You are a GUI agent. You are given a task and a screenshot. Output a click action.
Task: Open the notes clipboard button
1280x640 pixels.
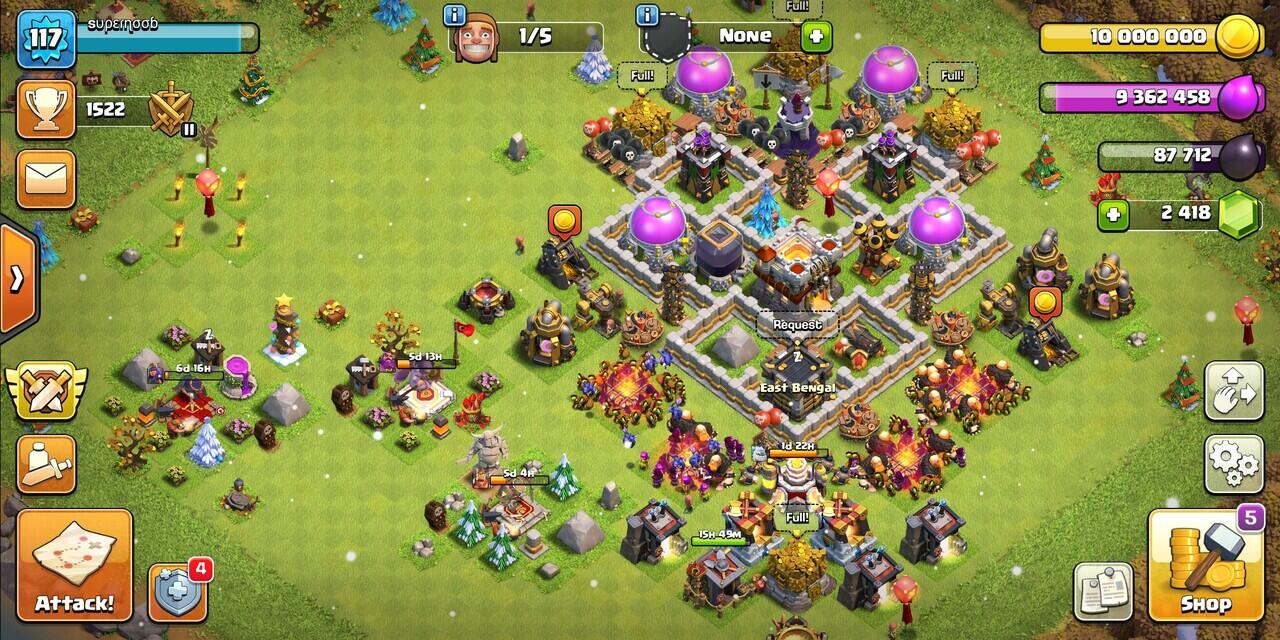pyautogui.click(x=1103, y=592)
